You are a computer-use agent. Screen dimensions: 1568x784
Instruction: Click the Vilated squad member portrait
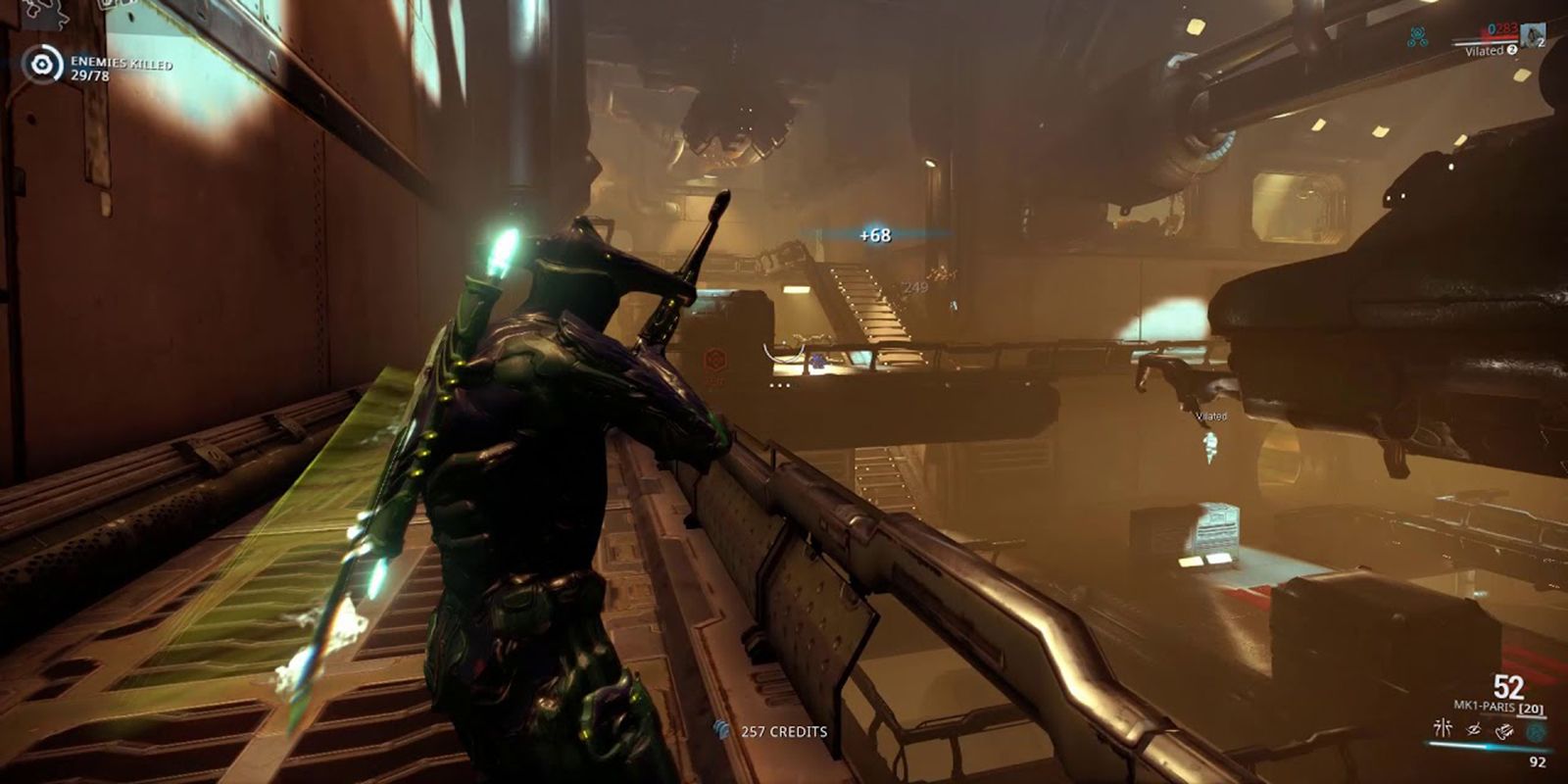[x=1532, y=36]
